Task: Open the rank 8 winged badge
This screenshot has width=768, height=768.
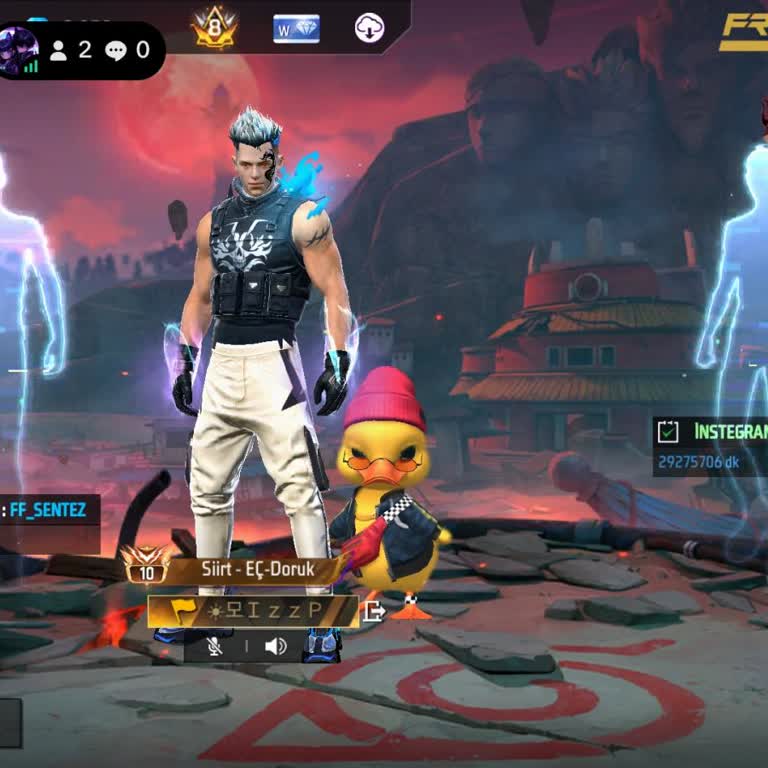Action: (x=215, y=28)
